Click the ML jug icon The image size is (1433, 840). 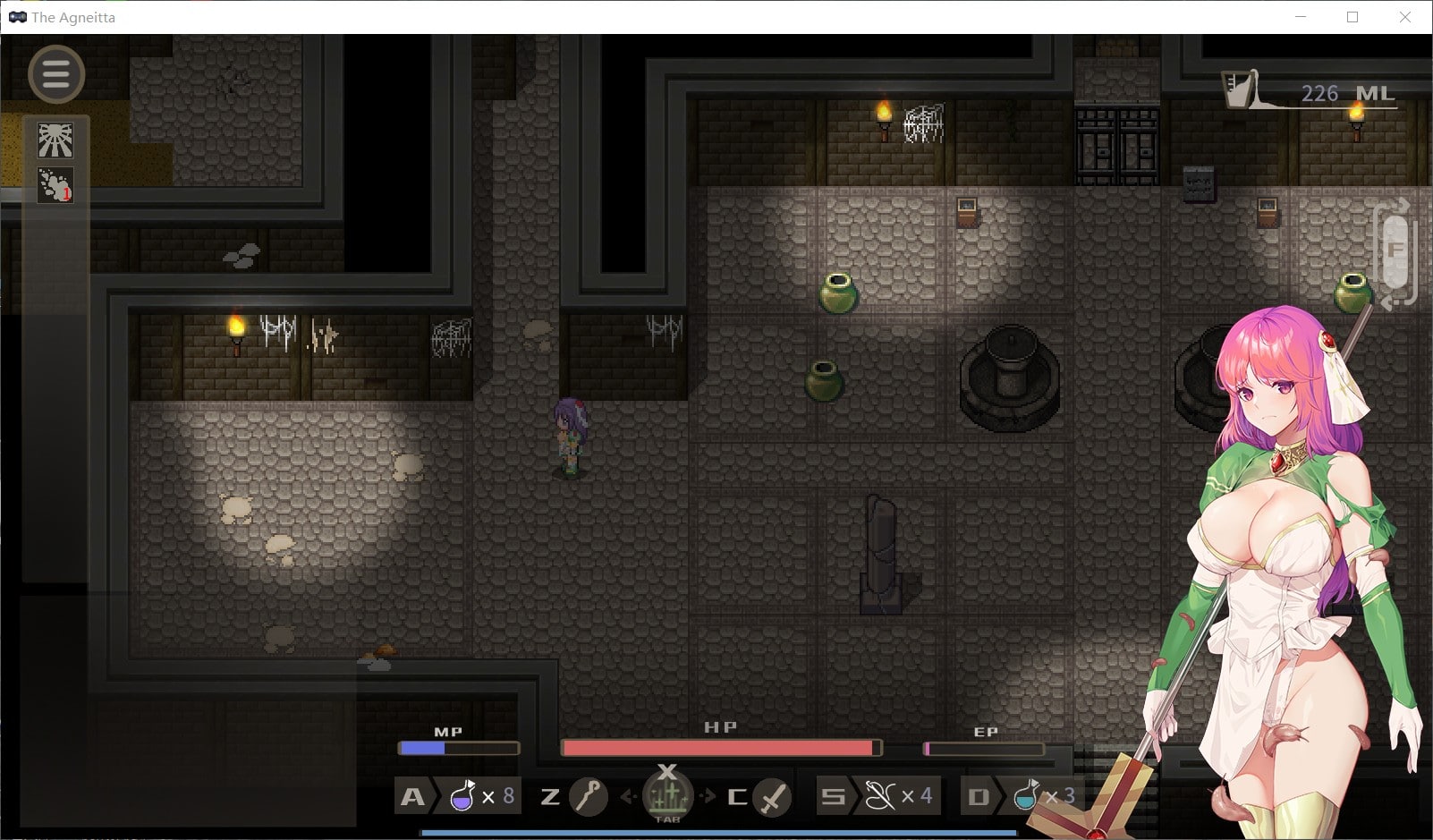(x=1241, y=89)
